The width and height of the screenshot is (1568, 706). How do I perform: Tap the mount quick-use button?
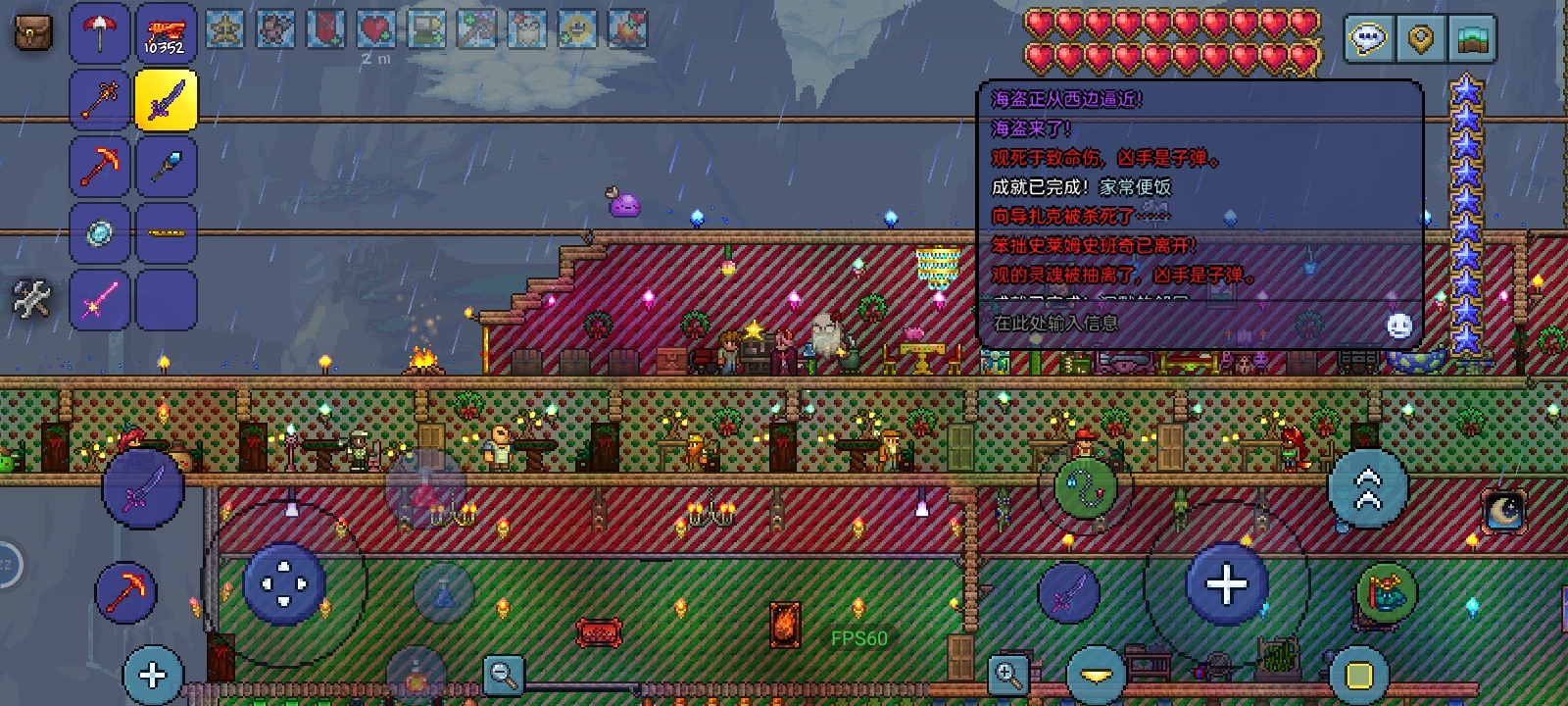1386,592
